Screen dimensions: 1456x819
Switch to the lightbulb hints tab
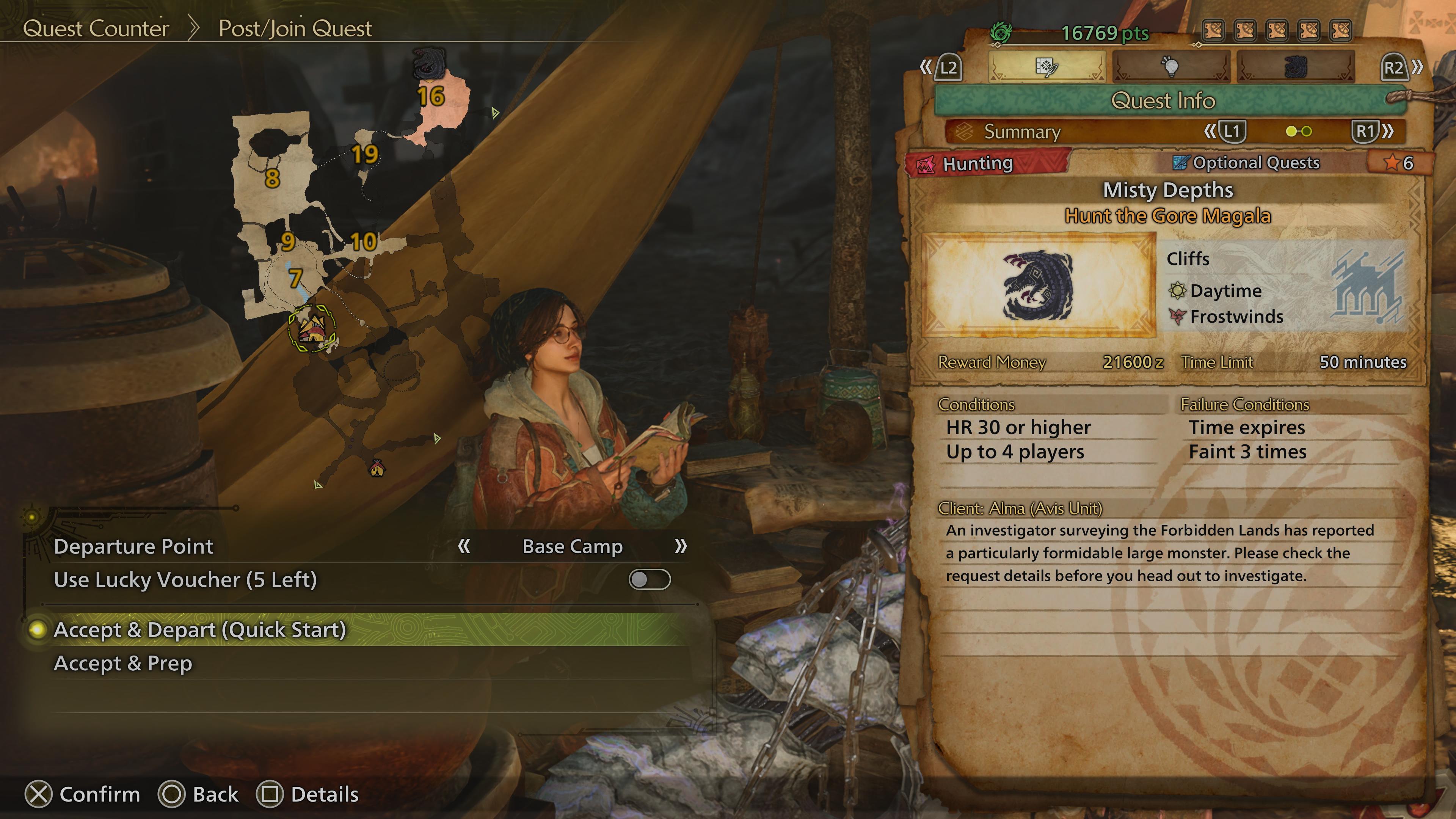tap(1171, 67)
